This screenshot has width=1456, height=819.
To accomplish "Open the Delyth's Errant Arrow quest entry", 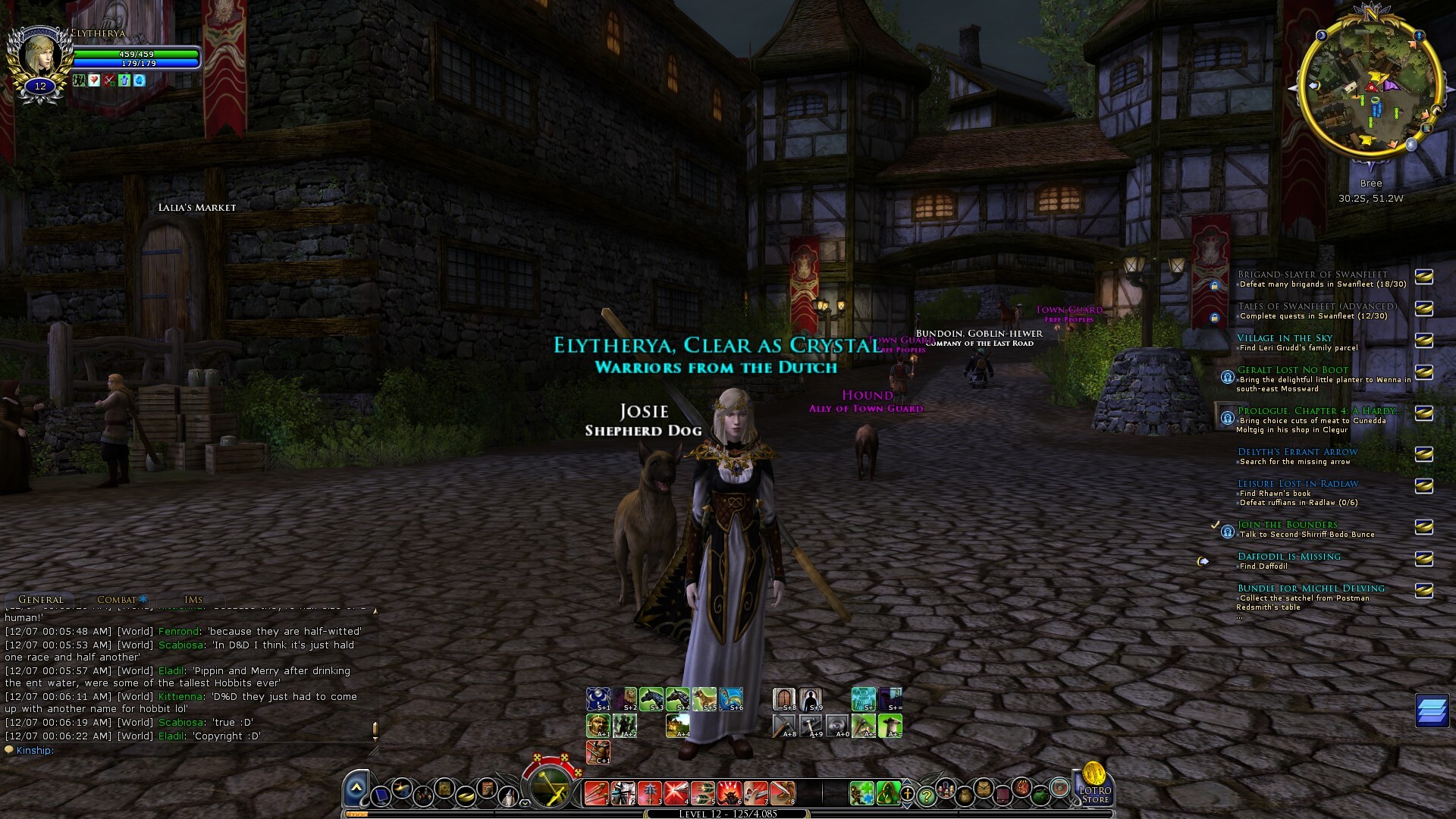I will [1298, 452].
